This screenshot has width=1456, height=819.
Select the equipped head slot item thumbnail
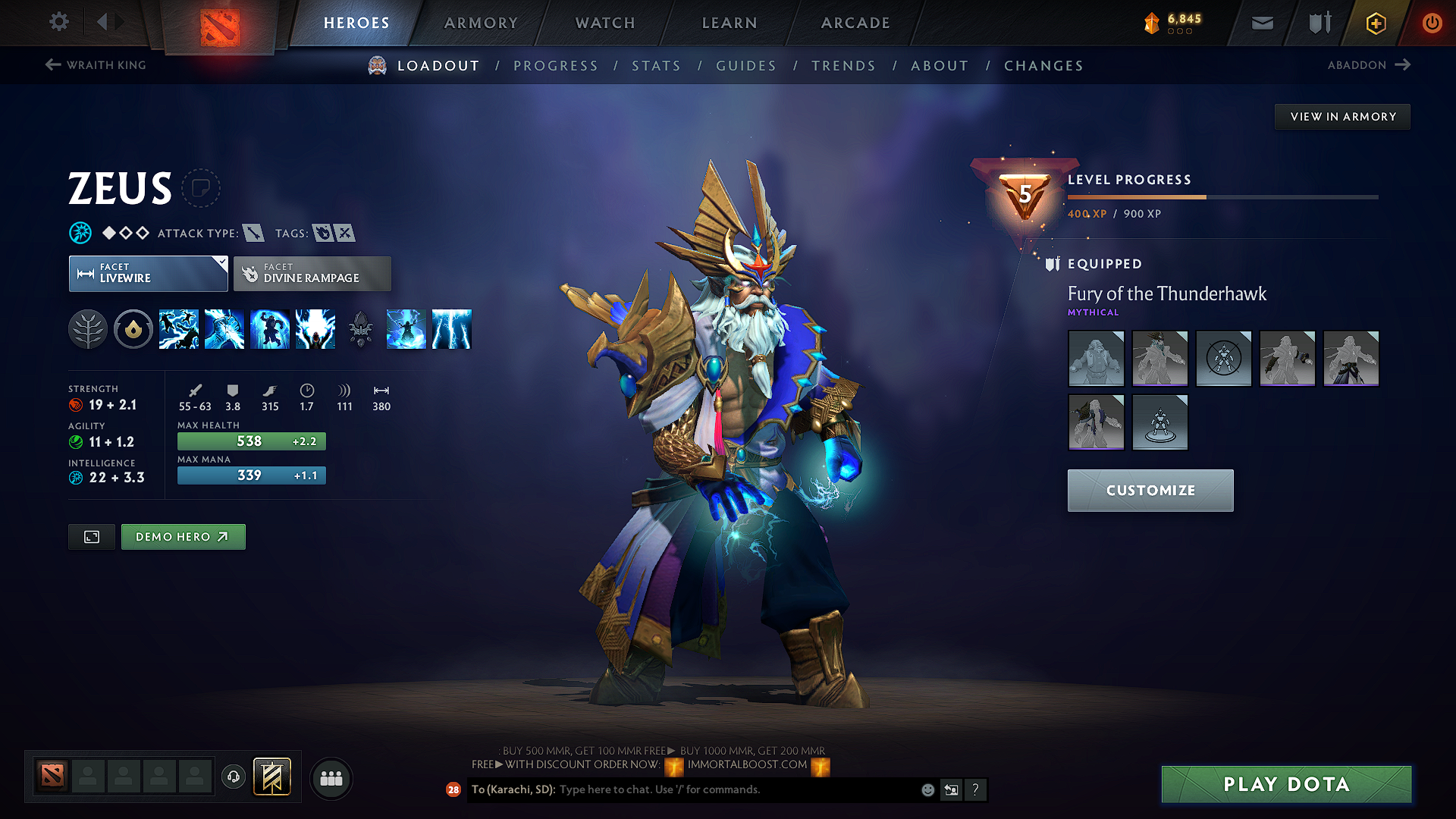tap(1159, 358)
